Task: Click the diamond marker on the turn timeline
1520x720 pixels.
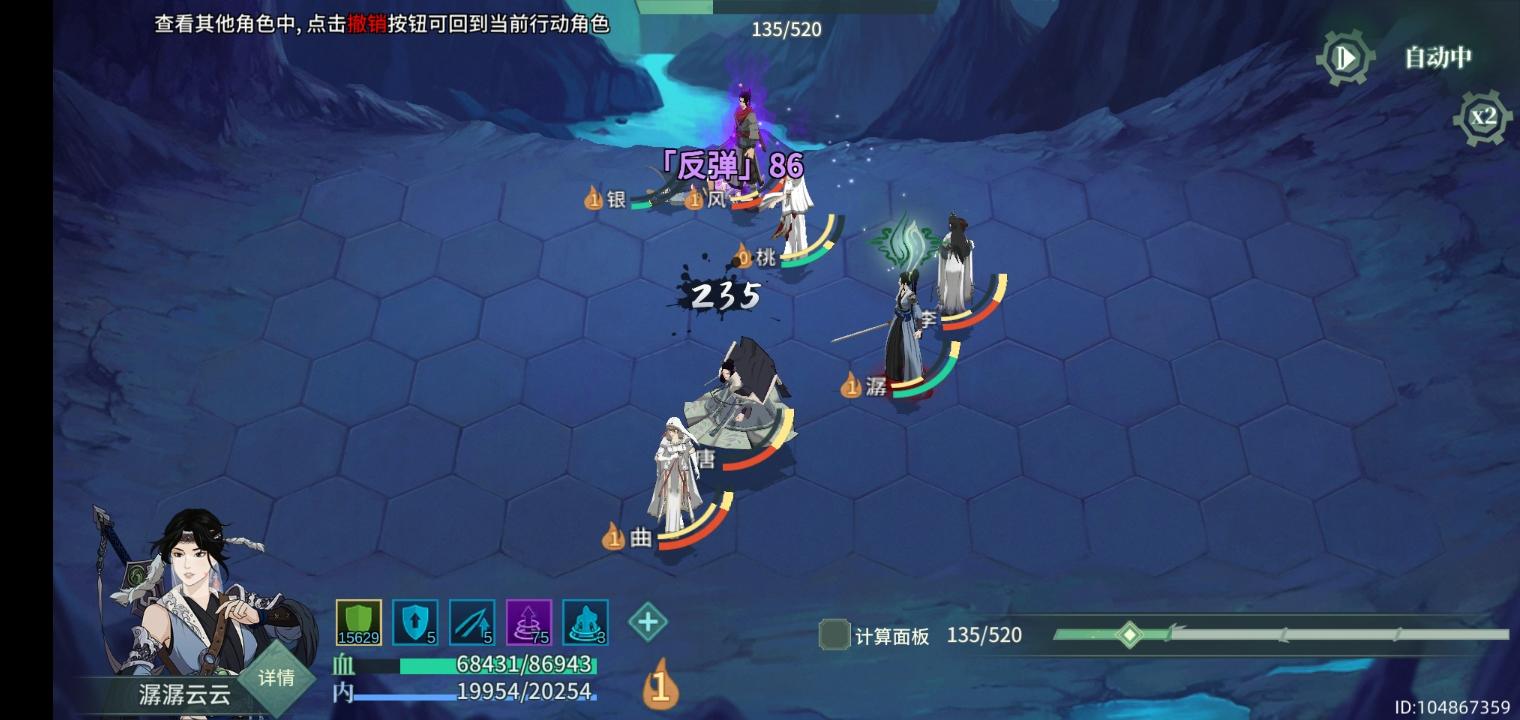Action: (x=1131, y=634)
